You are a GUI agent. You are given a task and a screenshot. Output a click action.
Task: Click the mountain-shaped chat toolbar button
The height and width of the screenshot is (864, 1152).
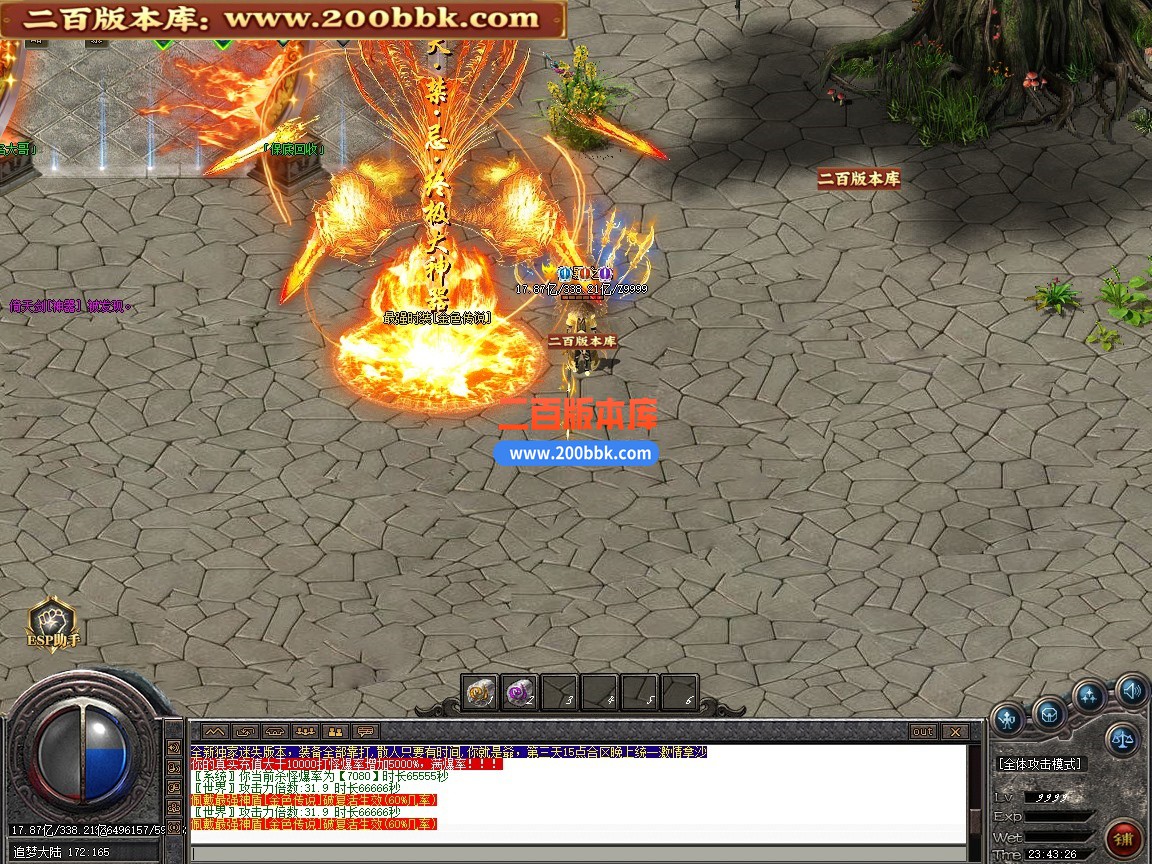(215, 732)
